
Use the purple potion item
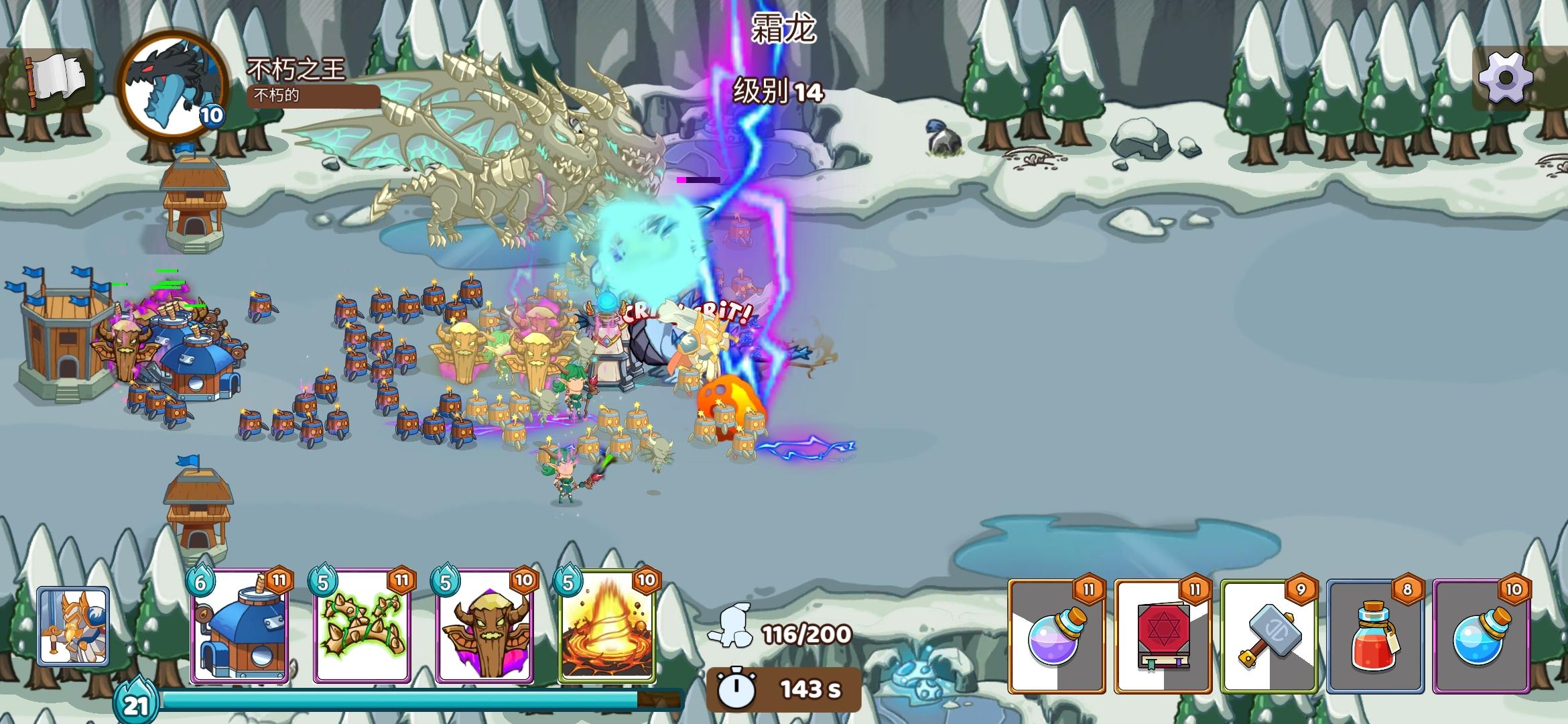click(x=1057, y=636)
